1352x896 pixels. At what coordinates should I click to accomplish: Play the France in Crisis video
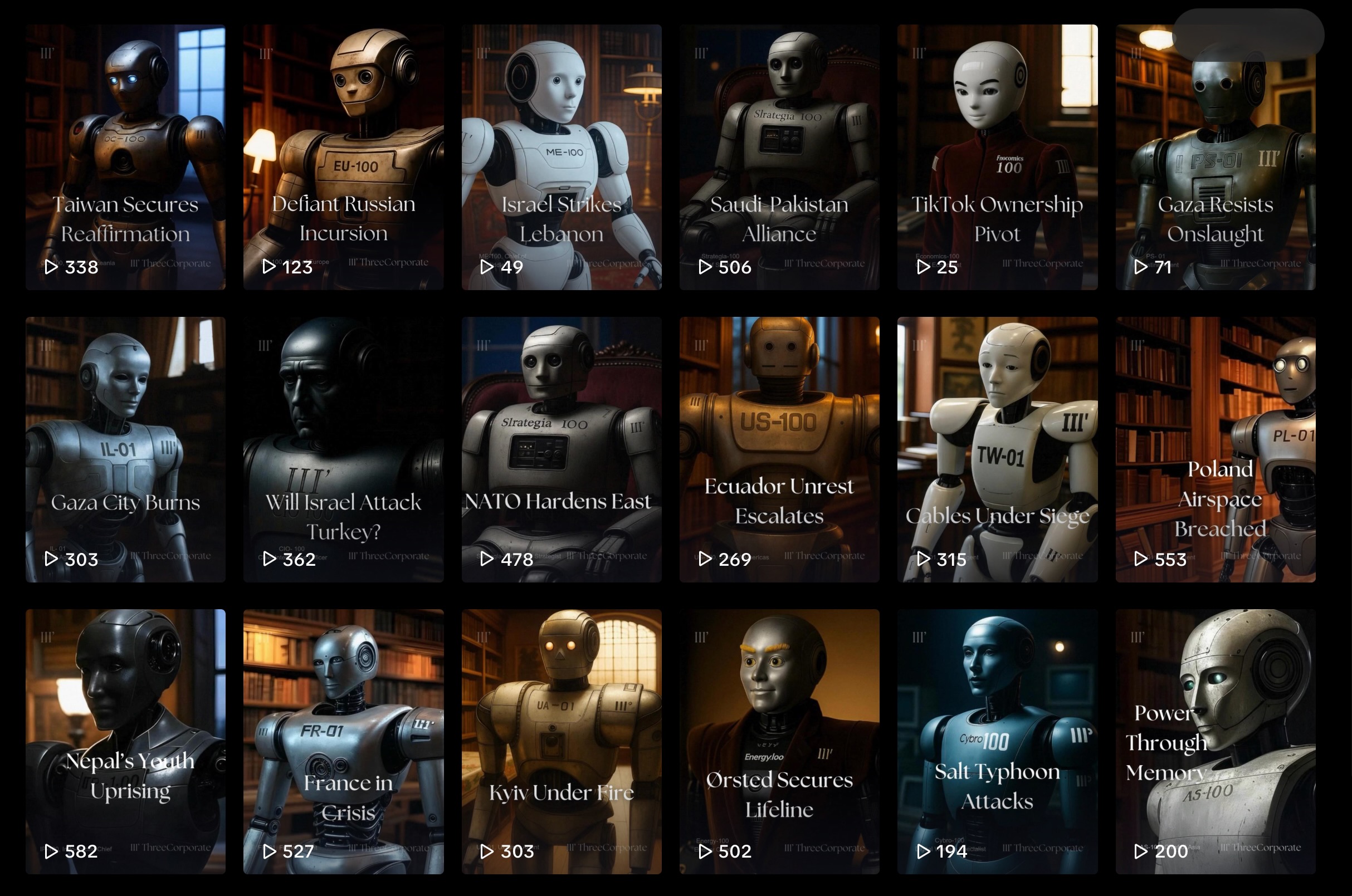[x=343, y=741]
